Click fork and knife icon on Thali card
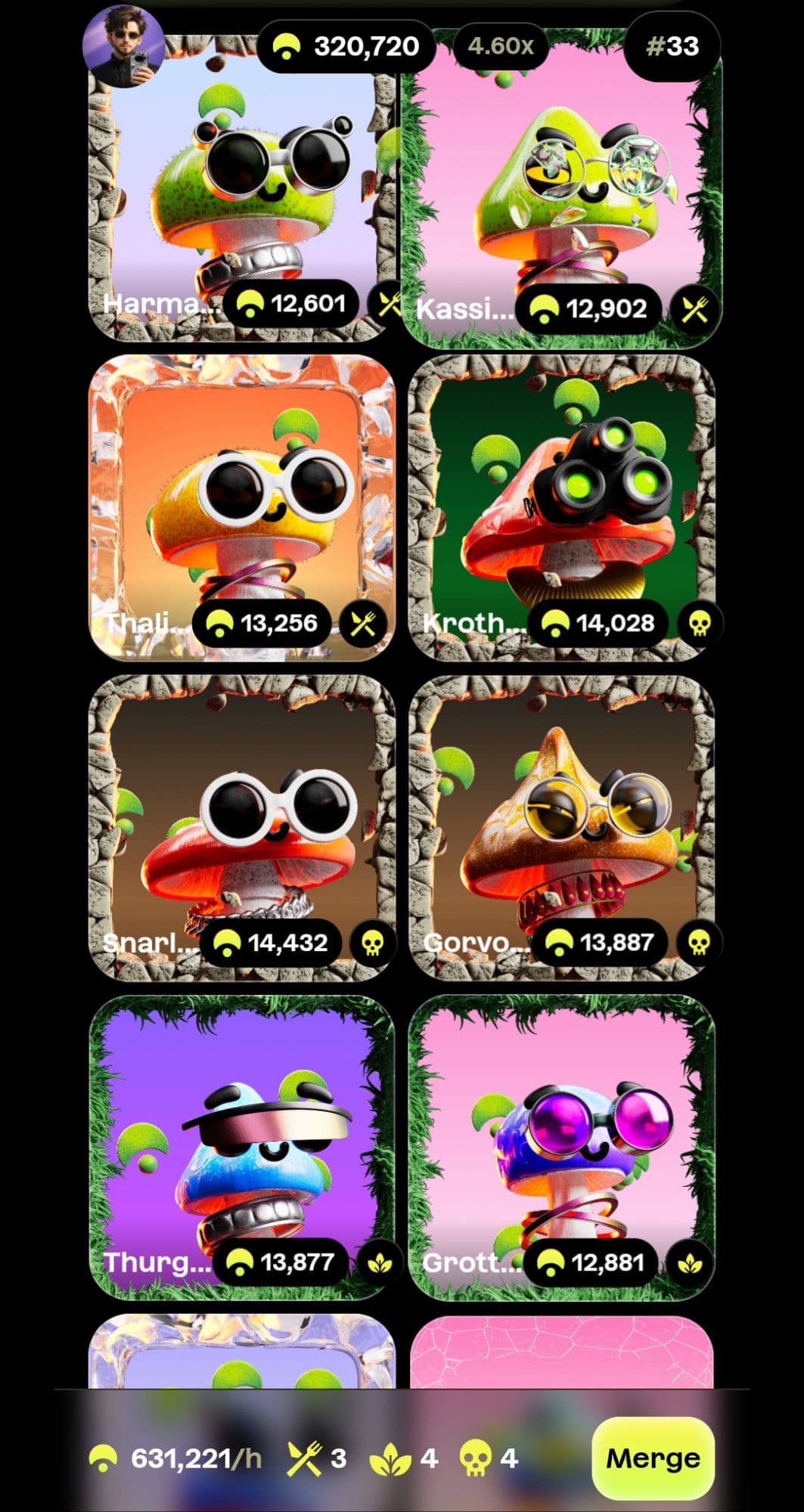 pyautogui.click(x=364, y=624)
